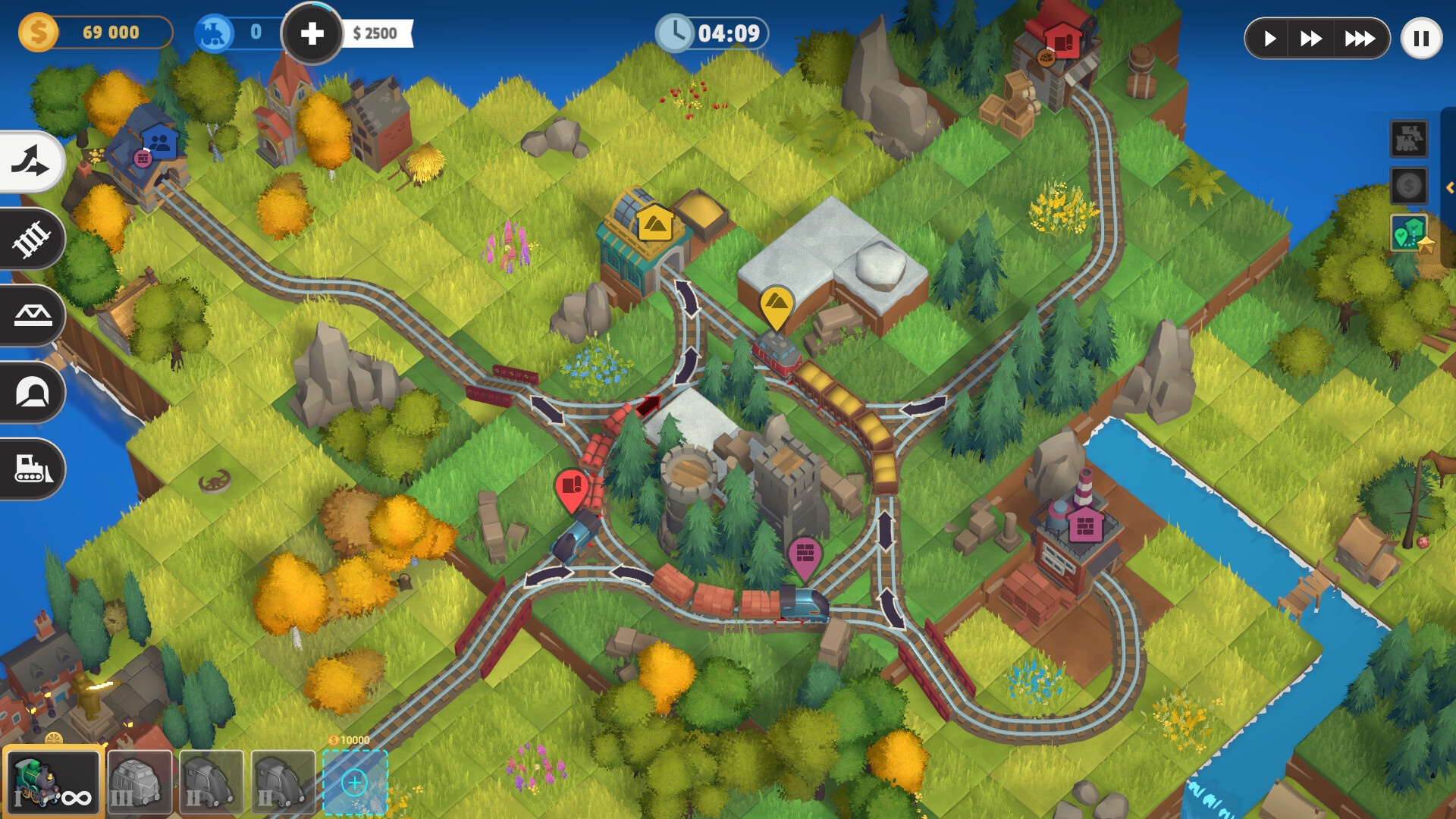Select the track switch arrows tool
1456x819 pixels.
pyautogui.click(x=30, y=162)
